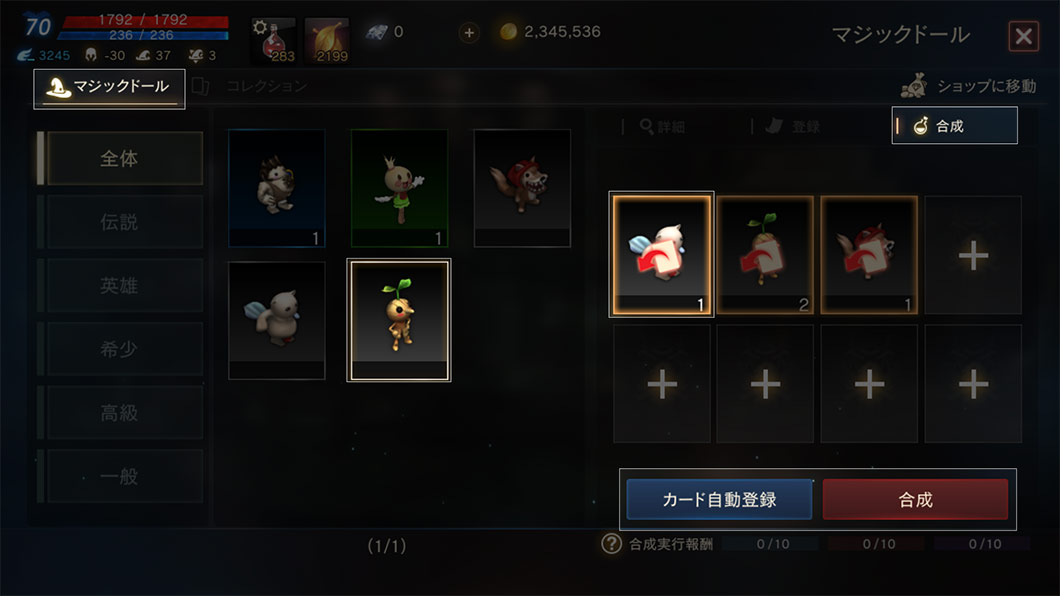Filter dolls by 英雄 rarity

click(120, 286)
